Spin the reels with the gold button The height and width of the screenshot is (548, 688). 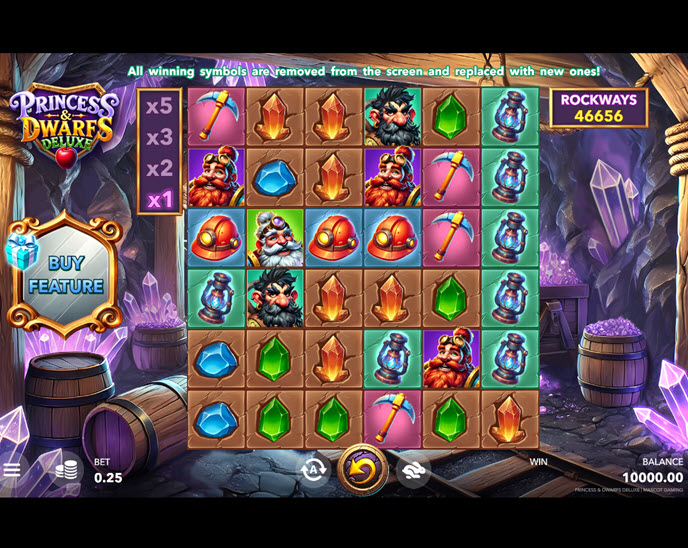362,469
